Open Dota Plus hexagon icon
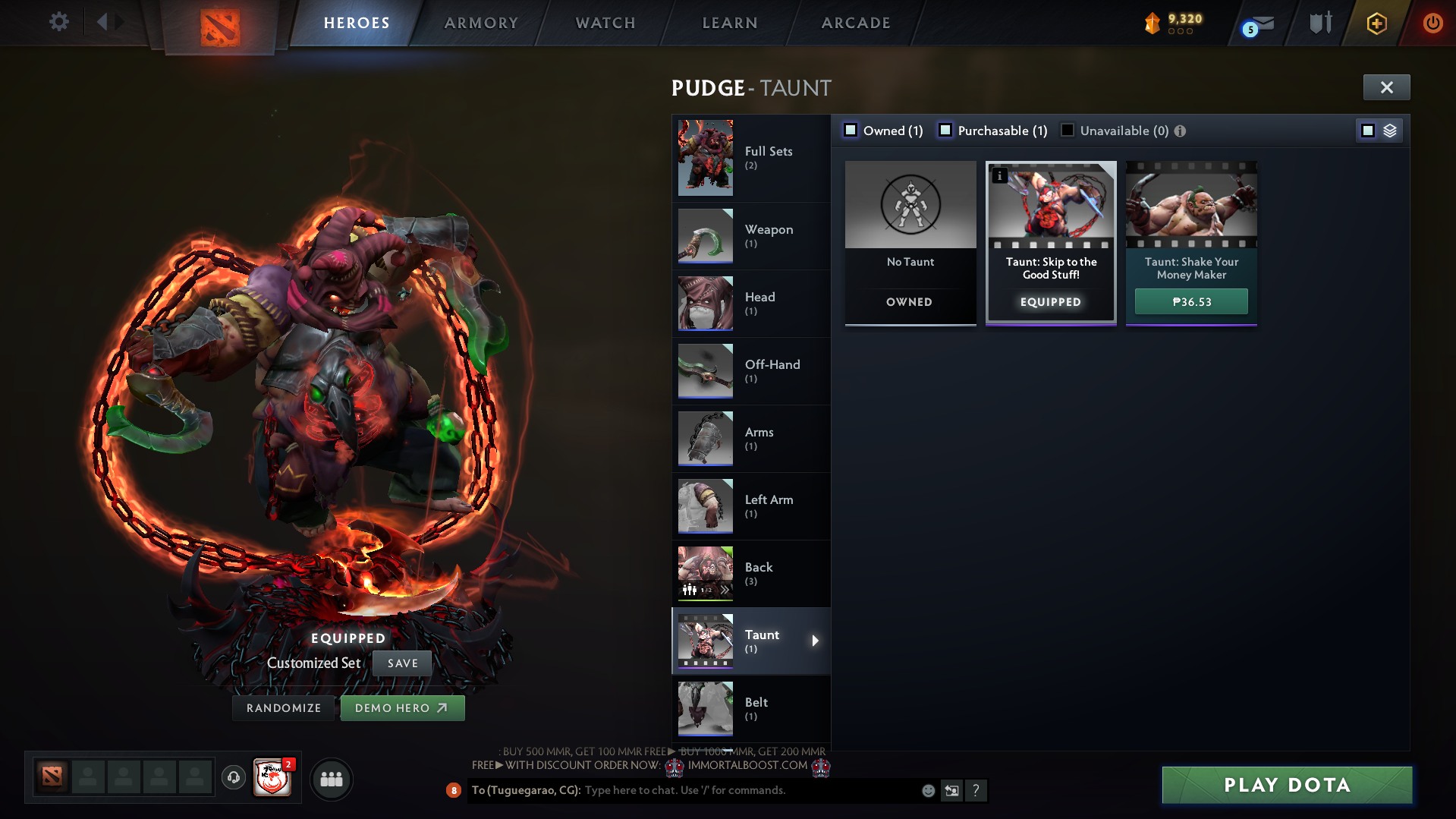The height and width of the screenshot is (819, 1456). point(1376,23)
